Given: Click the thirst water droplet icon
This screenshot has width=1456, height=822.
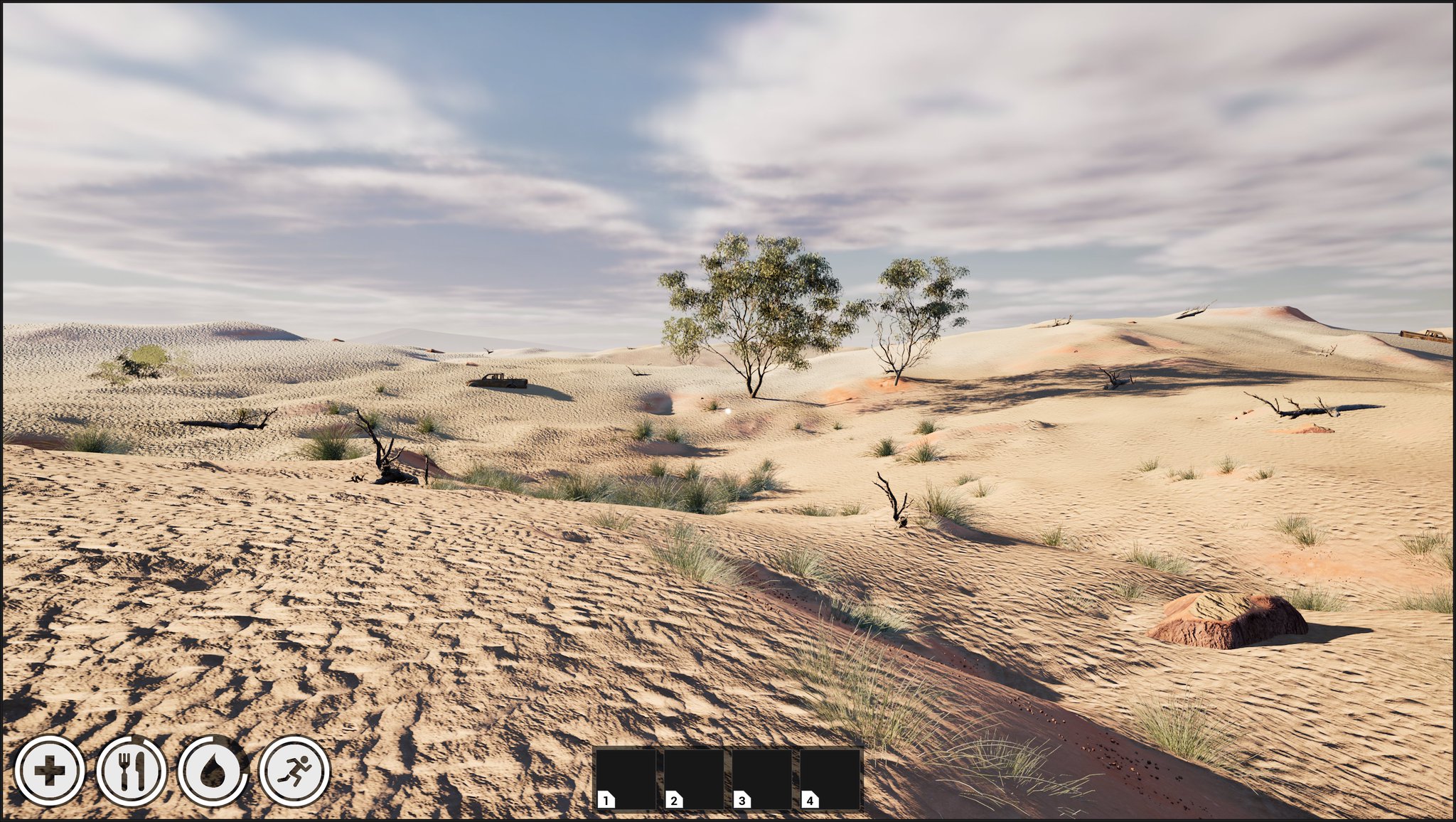Looking at the screenshot, I should 213,769.
